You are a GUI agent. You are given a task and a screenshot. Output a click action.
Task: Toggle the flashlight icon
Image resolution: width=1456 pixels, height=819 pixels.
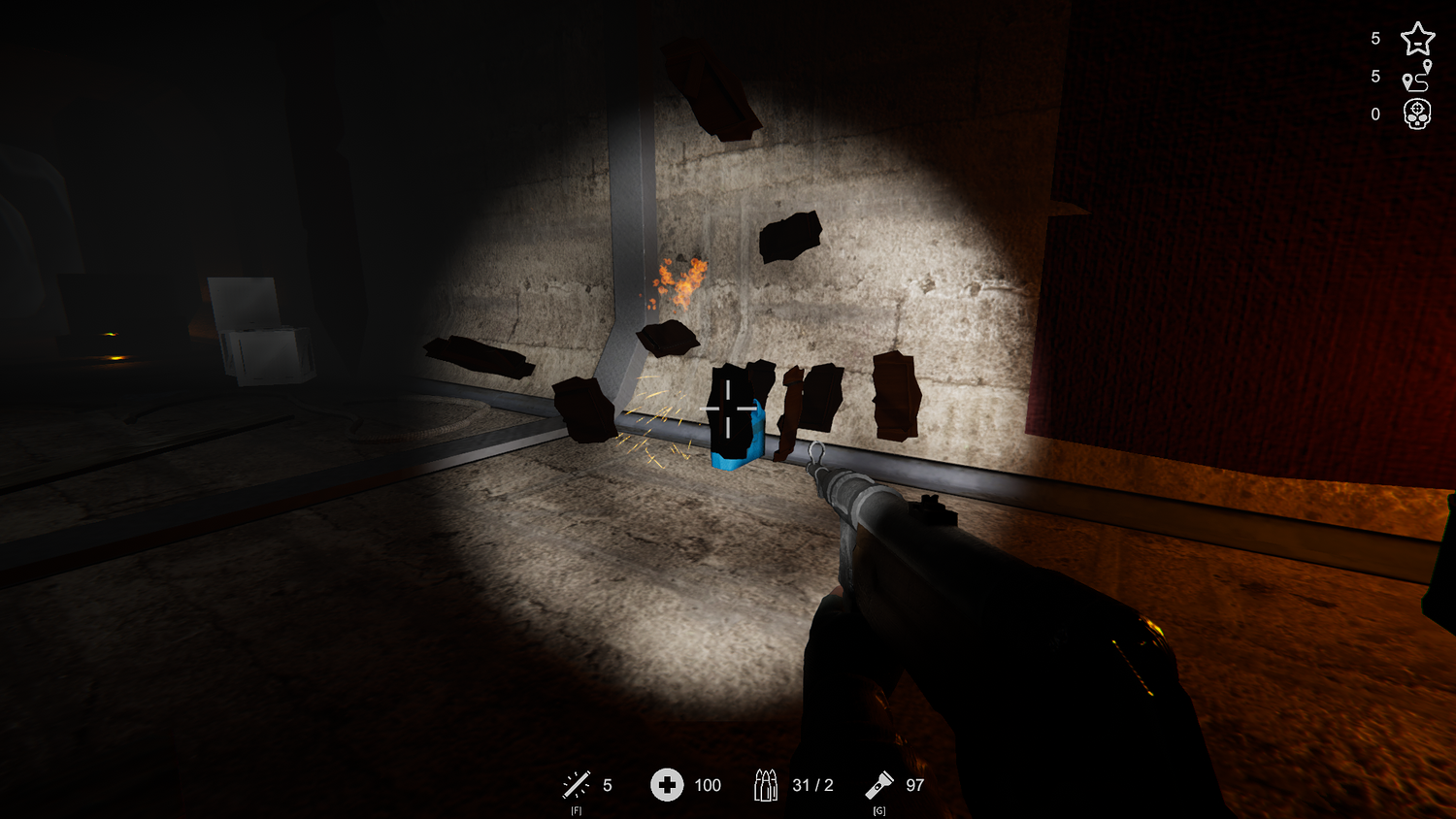[879, 784]
